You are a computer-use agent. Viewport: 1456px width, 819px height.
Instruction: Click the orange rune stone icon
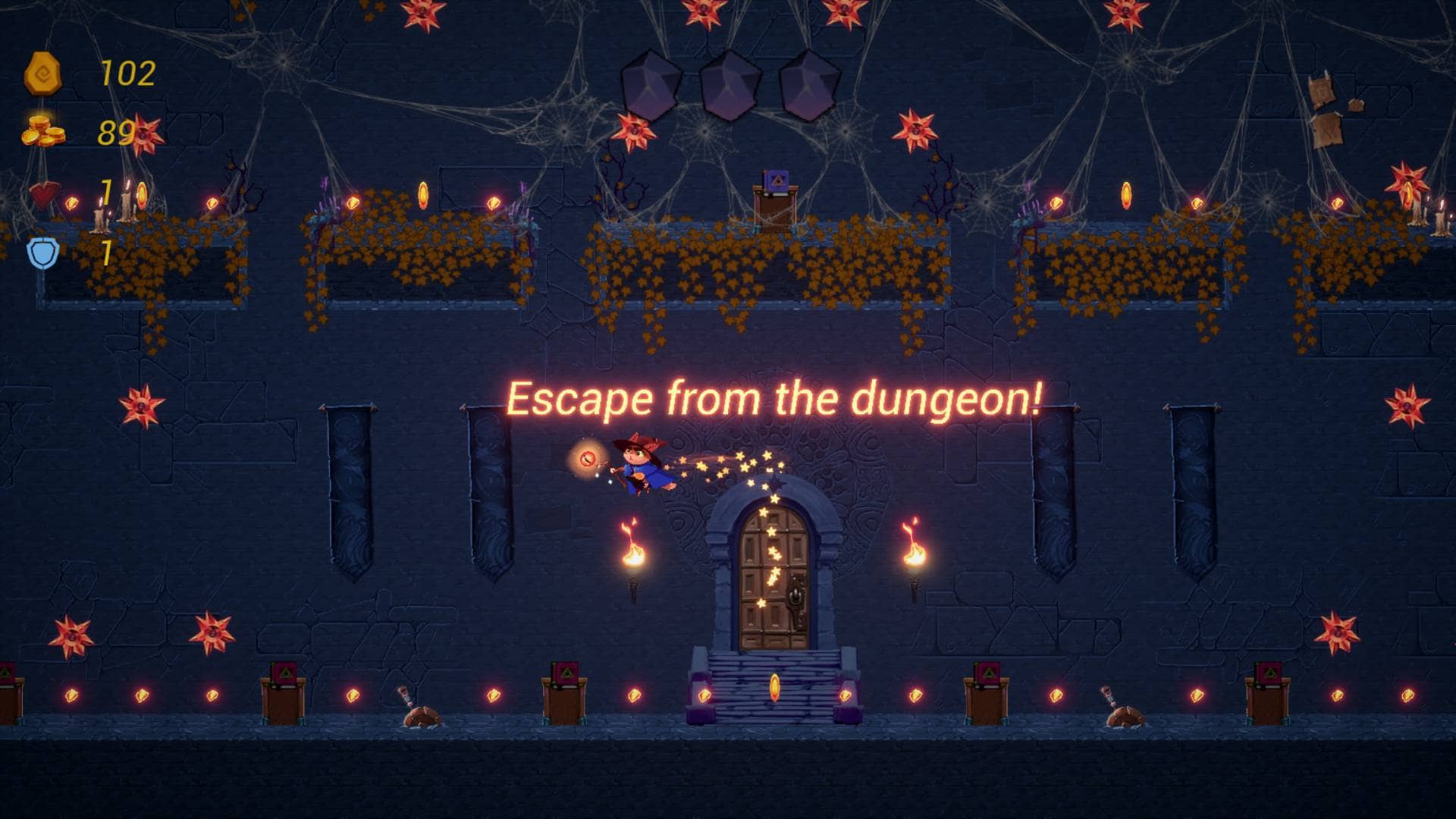click(x=42, y=74)
